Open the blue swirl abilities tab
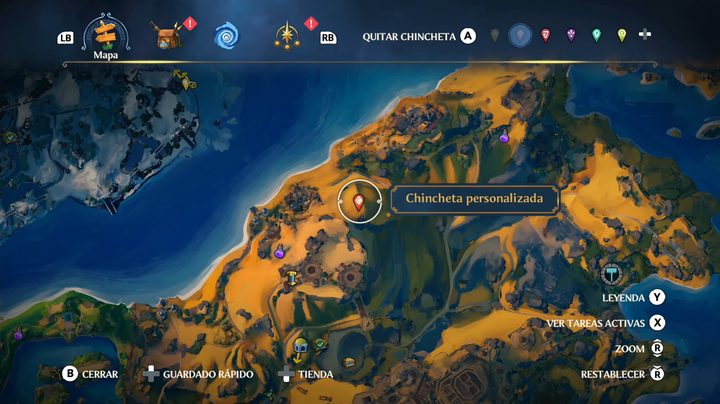 [x=226, y=37]
